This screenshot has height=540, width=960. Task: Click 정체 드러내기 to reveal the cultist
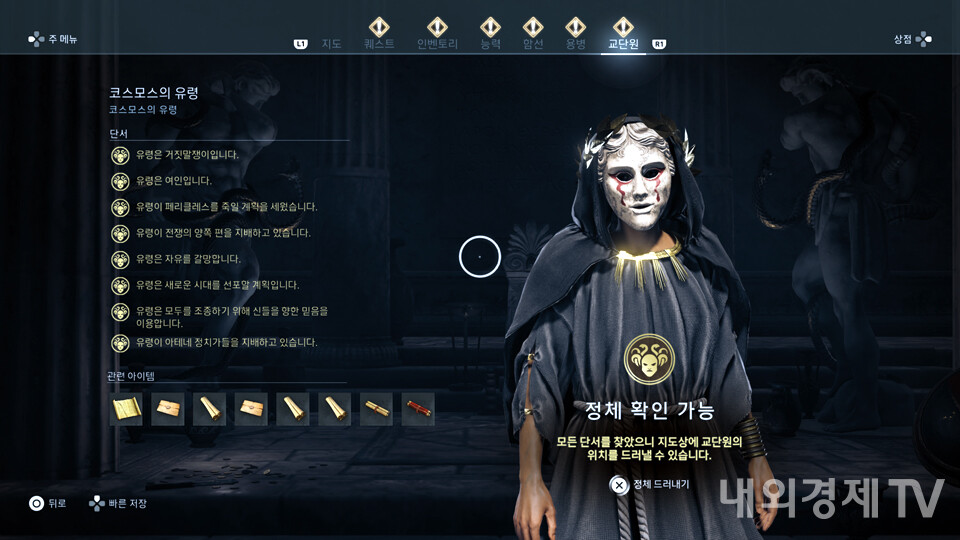tap(651, 484)
